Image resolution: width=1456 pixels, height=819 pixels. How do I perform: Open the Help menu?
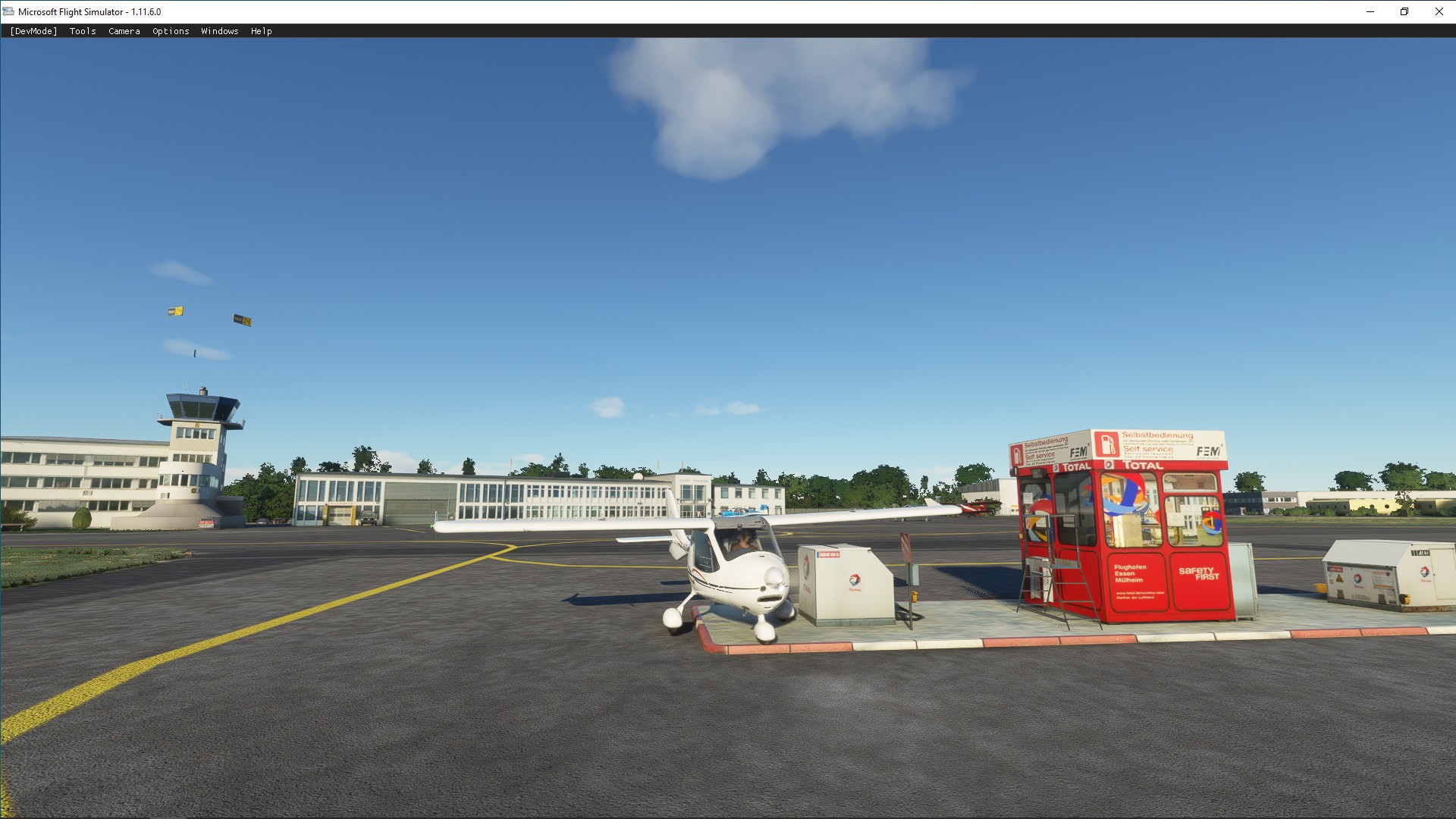[262, 31]
